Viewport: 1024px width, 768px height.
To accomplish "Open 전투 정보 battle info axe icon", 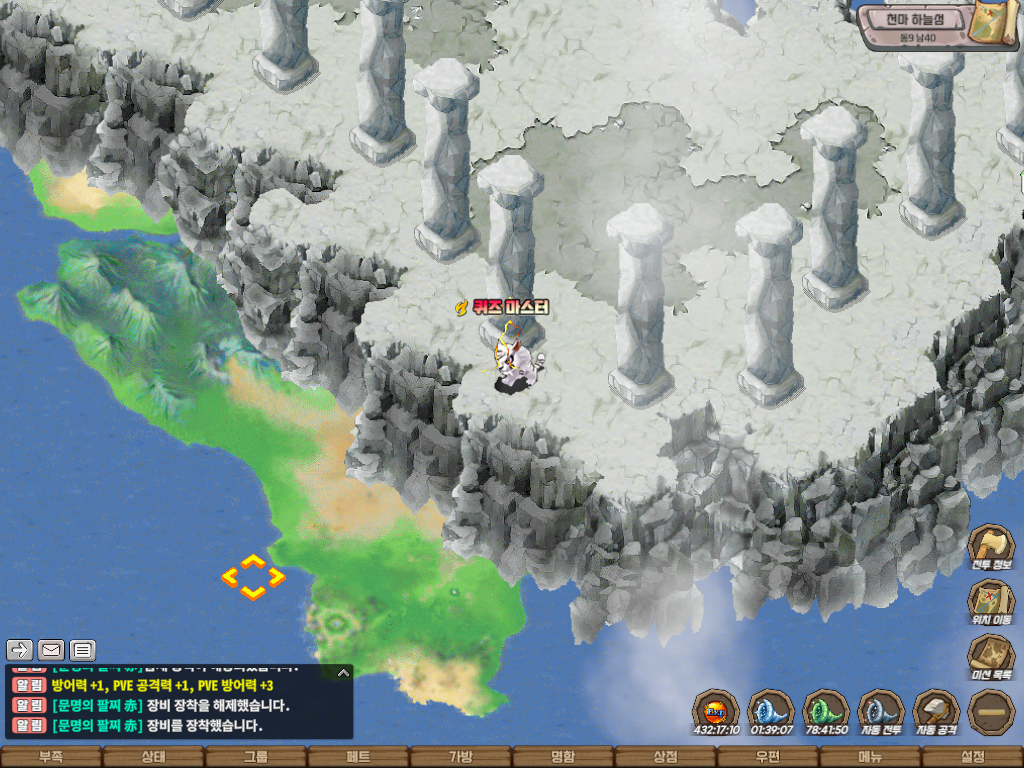I will click(991, 546).
